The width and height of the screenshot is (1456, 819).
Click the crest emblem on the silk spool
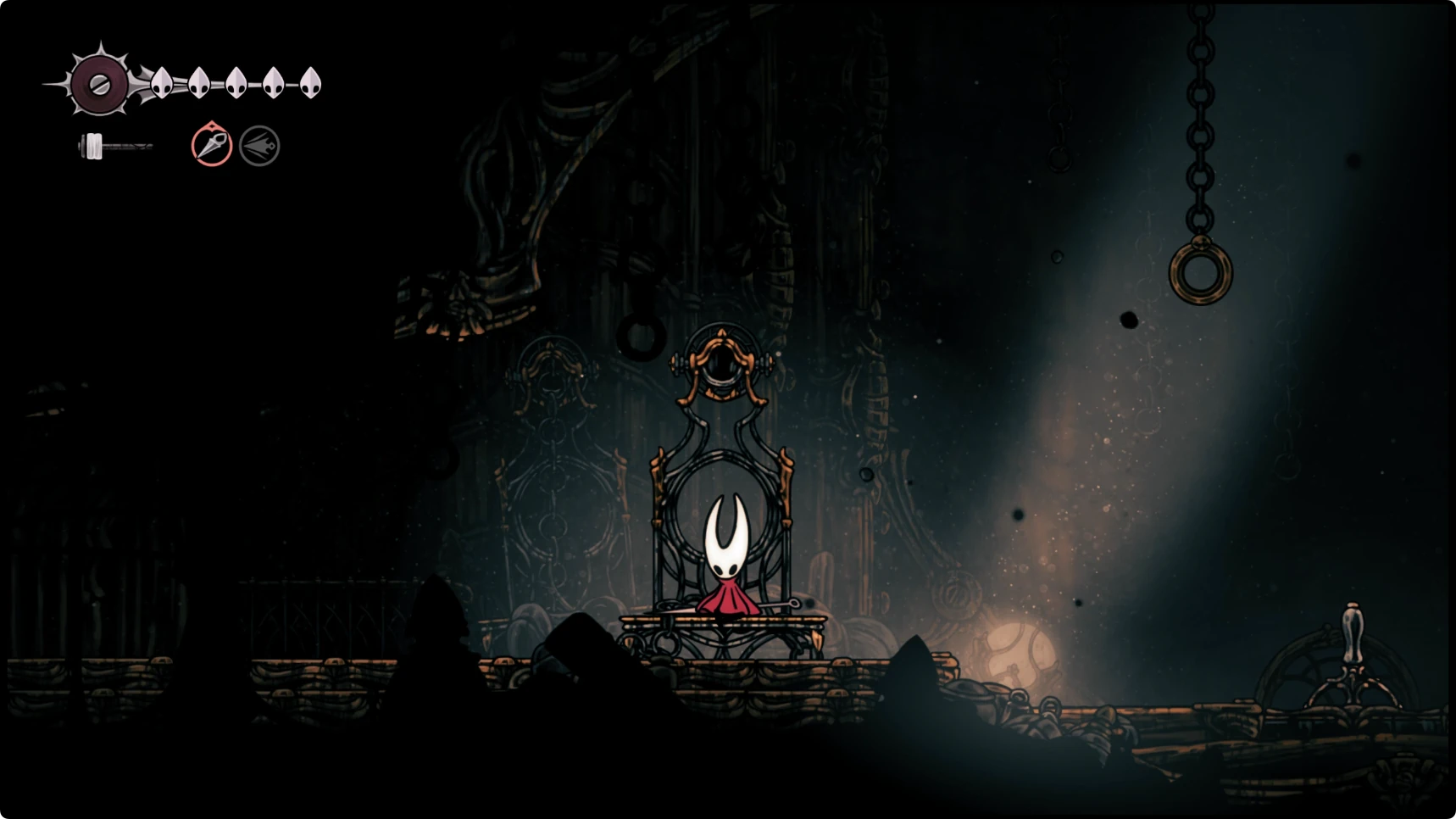[99, 84]
